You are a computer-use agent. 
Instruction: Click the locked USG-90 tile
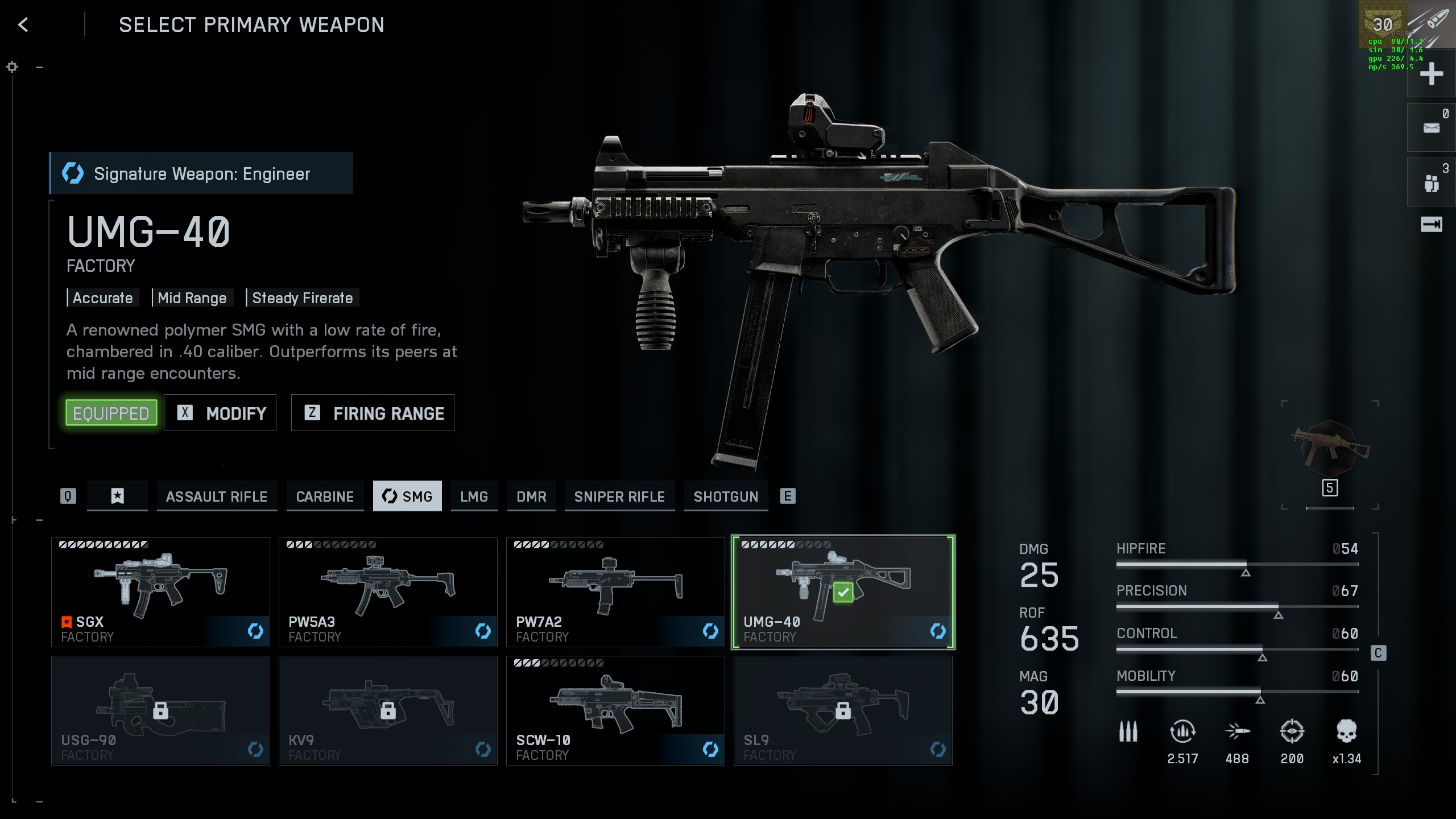click(160, 710)
